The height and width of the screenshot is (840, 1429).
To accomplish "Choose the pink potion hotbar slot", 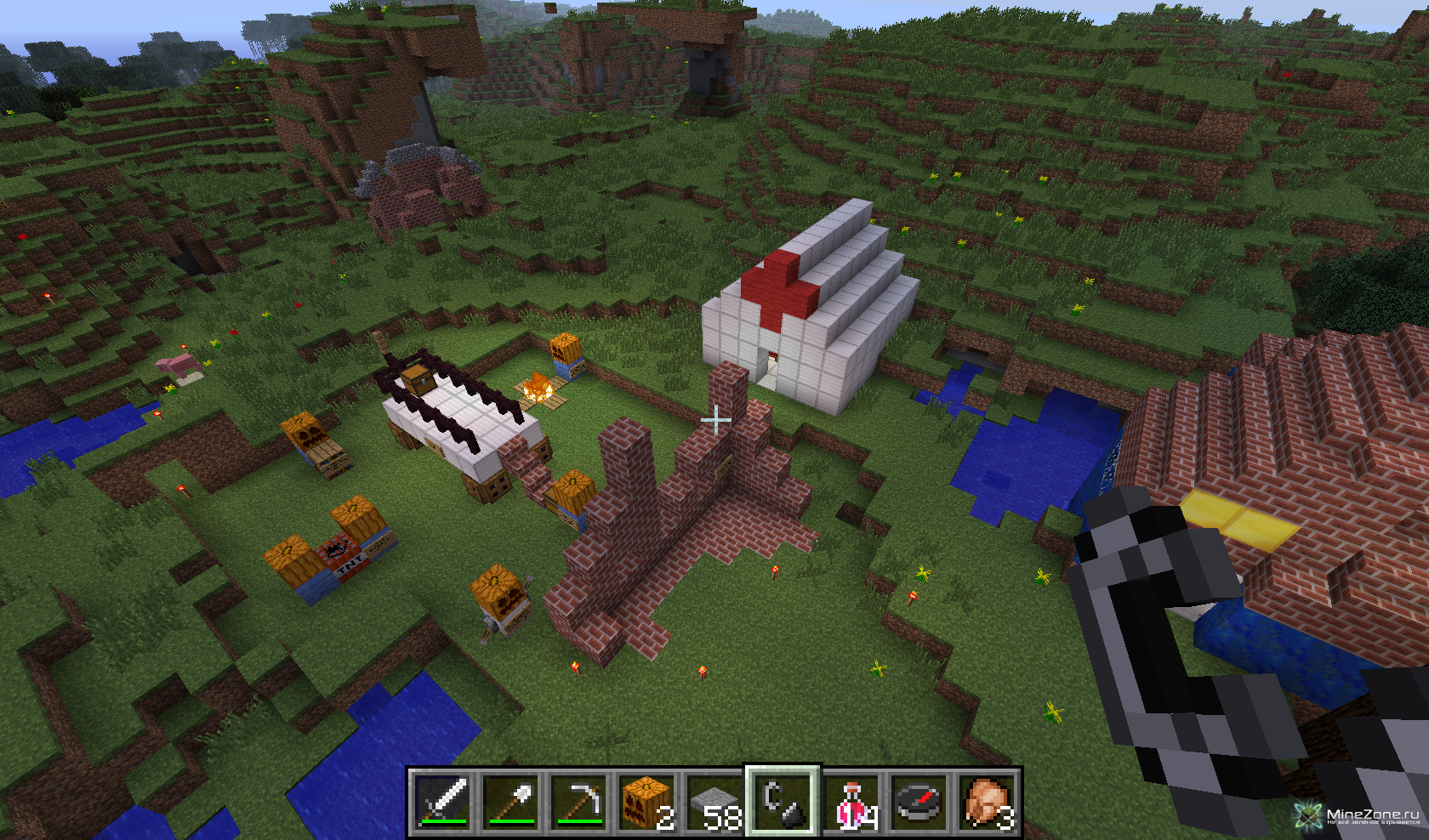I will [851, 801].
